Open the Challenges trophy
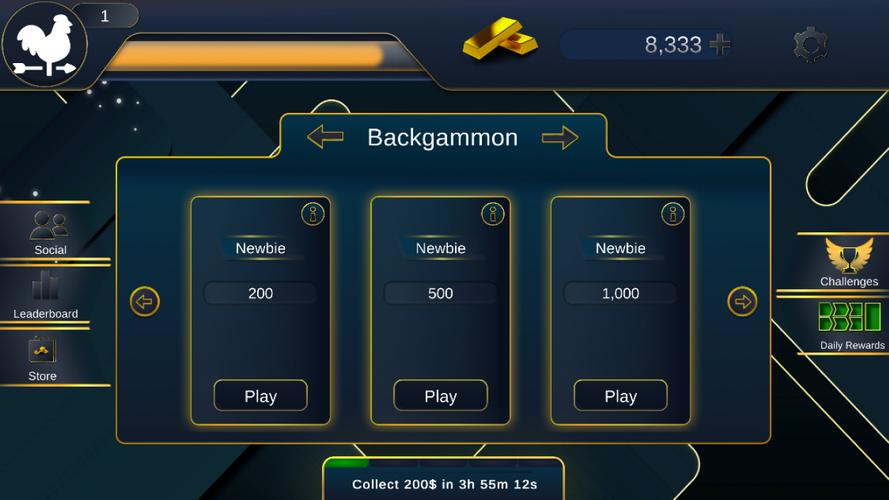Screen dimensions: 889x500 click(x=849, y=262)
